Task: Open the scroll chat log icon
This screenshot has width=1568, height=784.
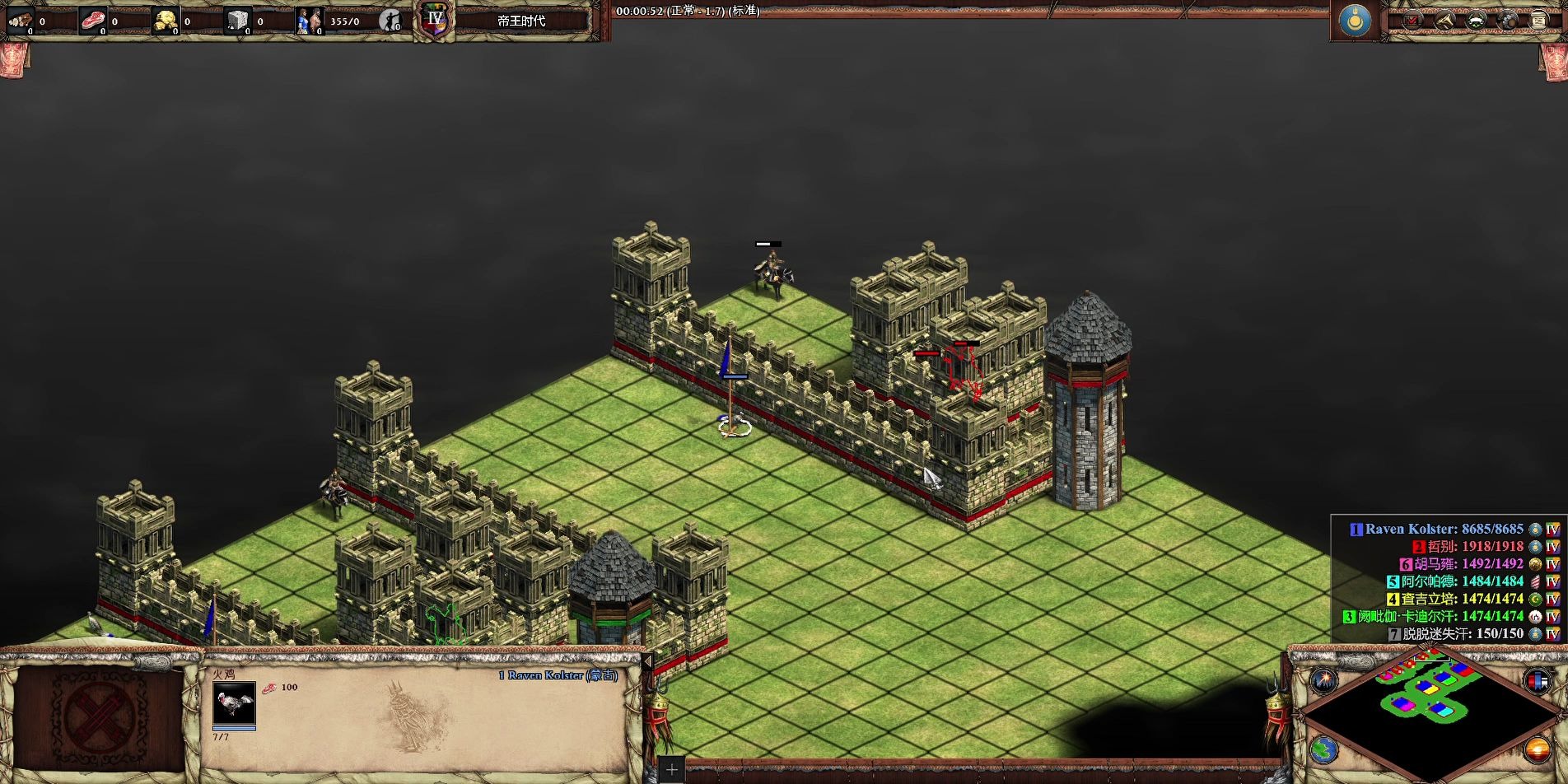Action: click(x=1538, y=21)
